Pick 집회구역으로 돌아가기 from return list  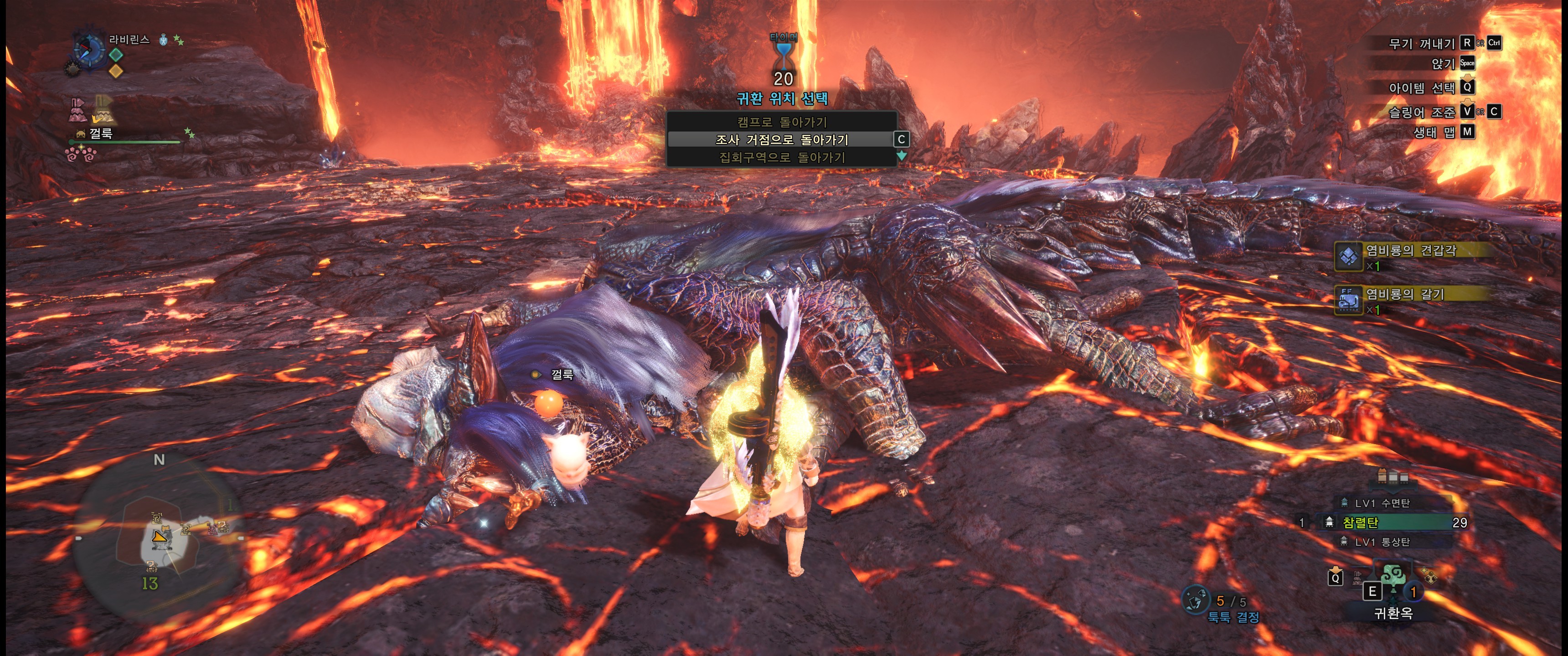(782, 158)
